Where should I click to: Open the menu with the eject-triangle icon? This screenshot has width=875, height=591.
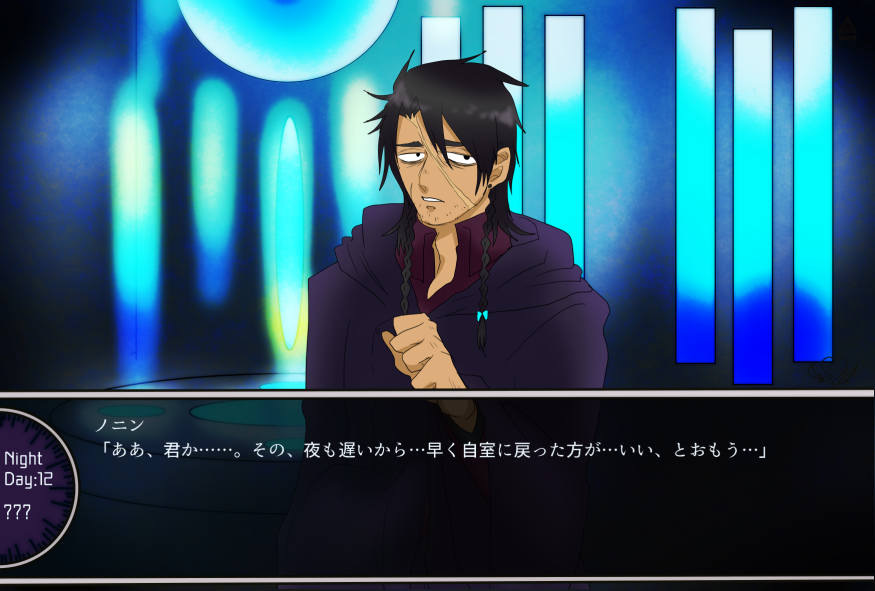[848, 29]
